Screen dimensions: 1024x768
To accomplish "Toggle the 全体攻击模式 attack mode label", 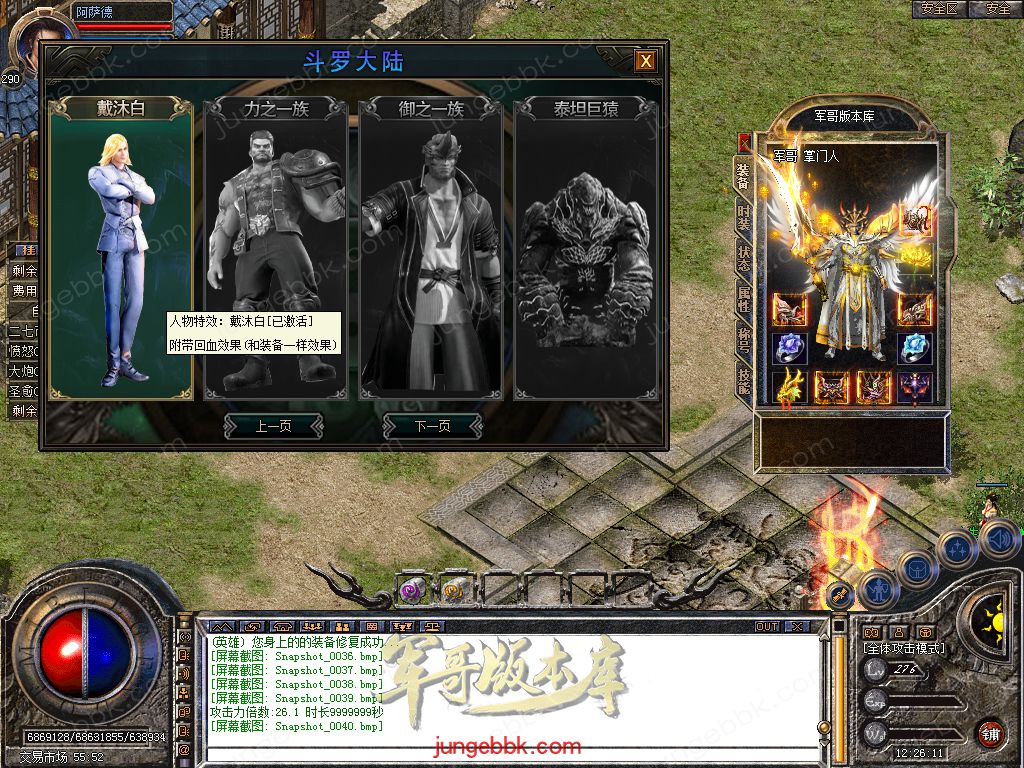I will (x=905, y=649).
